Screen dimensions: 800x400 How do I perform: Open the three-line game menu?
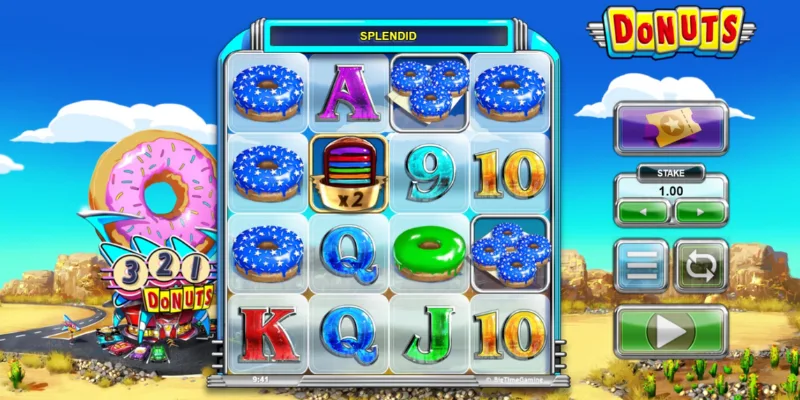point(641,266)
